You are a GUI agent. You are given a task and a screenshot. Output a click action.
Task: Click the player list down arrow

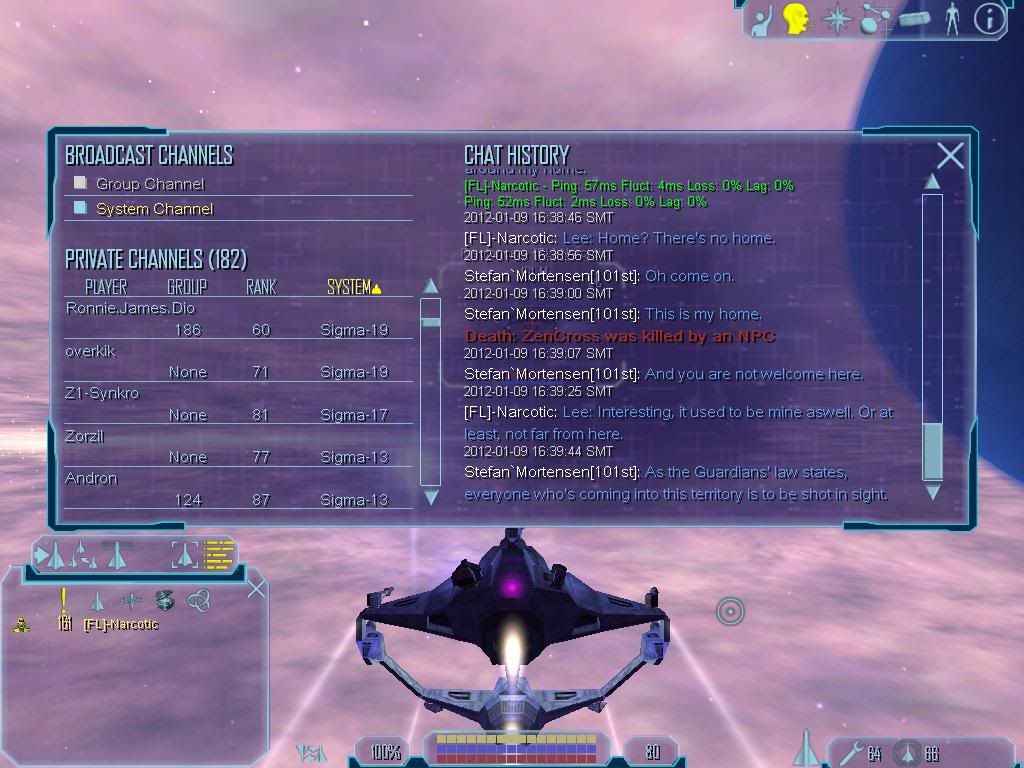(431, 496)
